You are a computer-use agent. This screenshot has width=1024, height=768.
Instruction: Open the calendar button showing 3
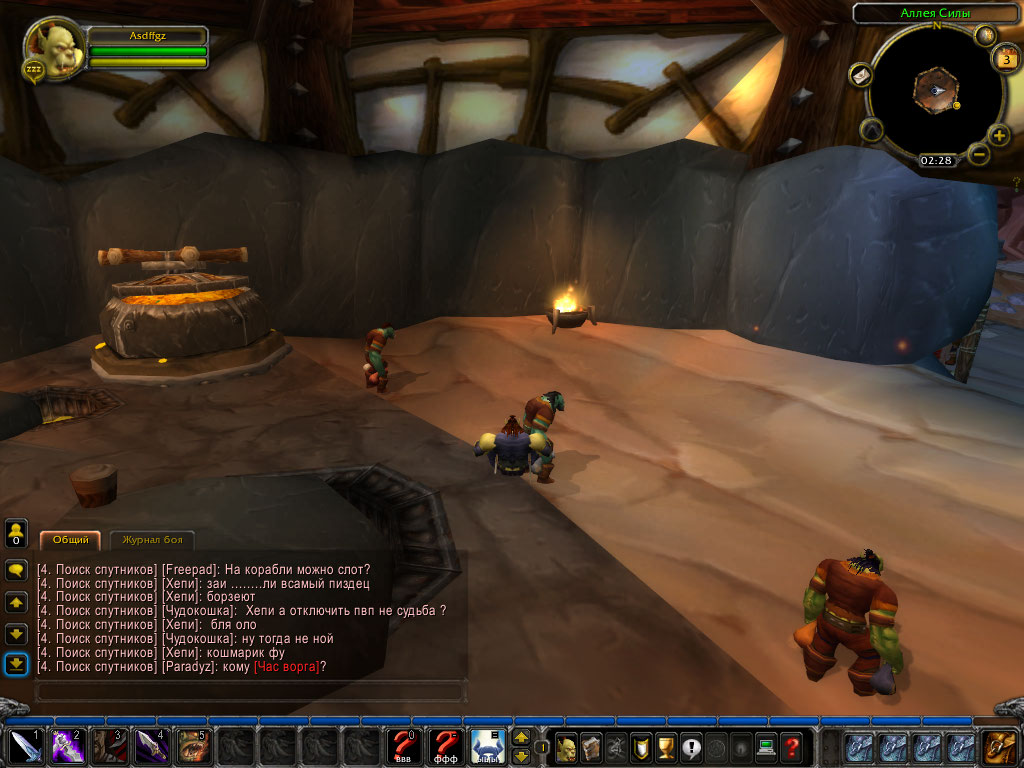pos(1003,60)
